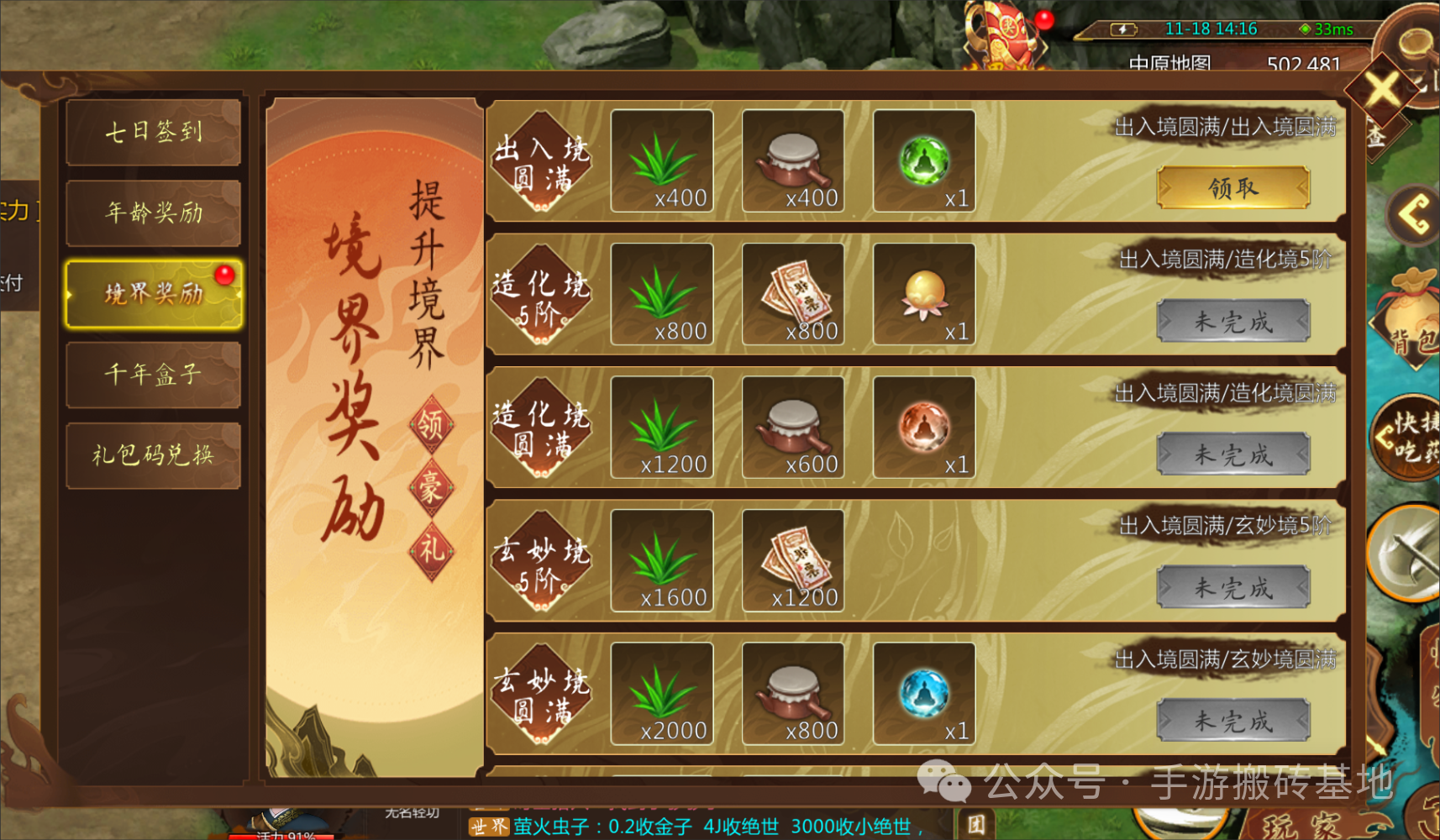Screen dimensions: 1440x840
Task: Claim the reward with the 领取 button
Action: coord(1233,187)
